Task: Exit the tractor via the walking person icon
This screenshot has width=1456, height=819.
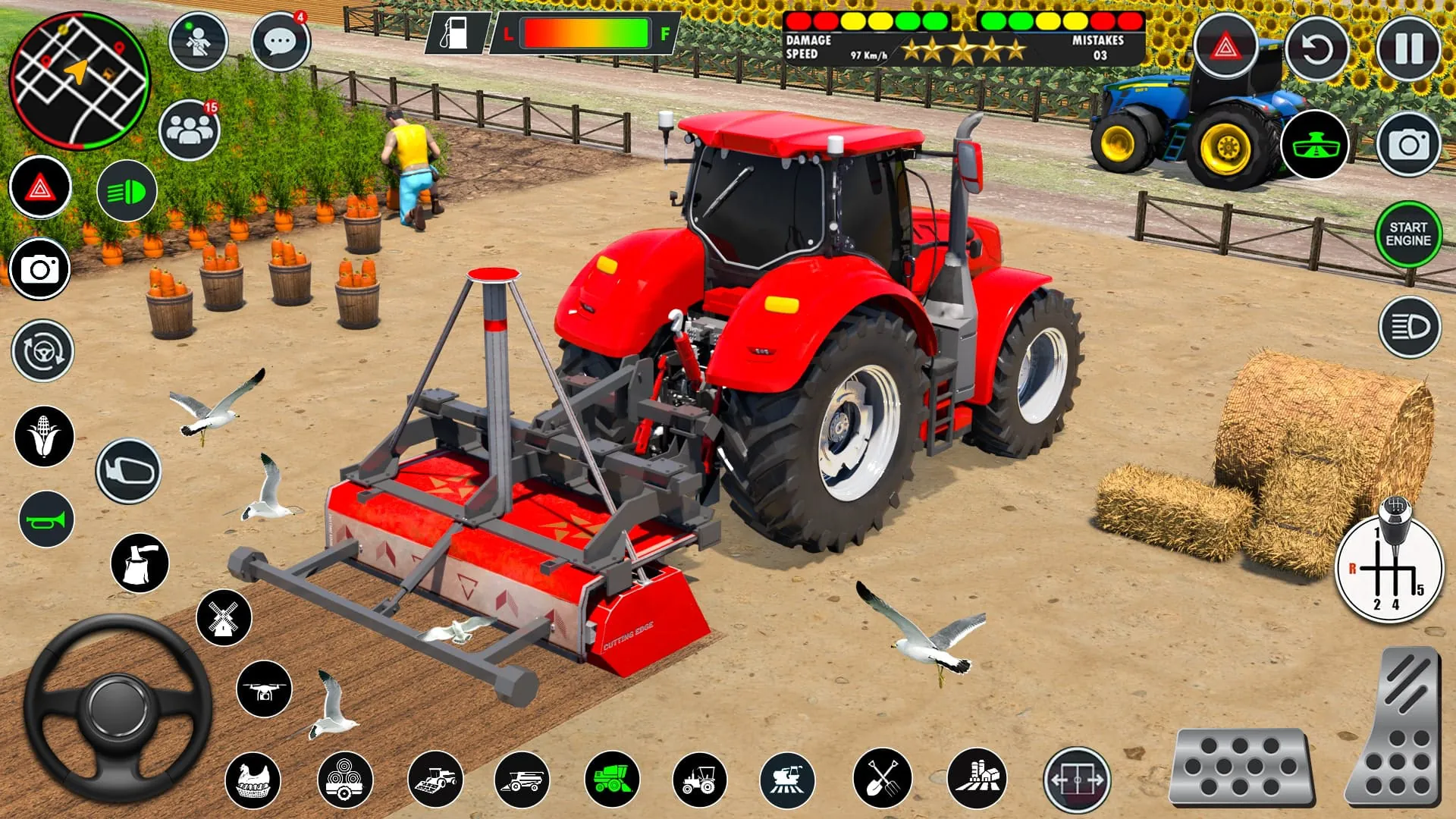Action: 197,42
